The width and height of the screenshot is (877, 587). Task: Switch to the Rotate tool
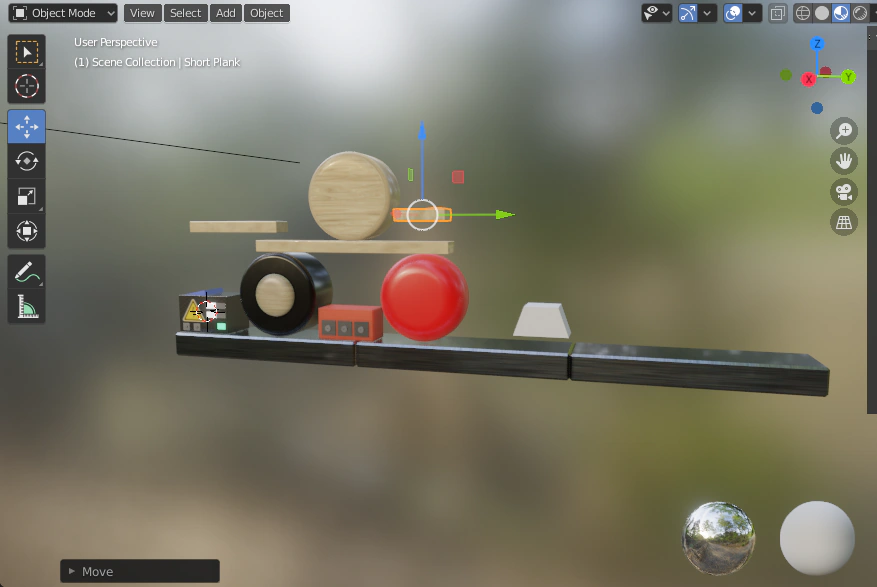pos(27,161)
